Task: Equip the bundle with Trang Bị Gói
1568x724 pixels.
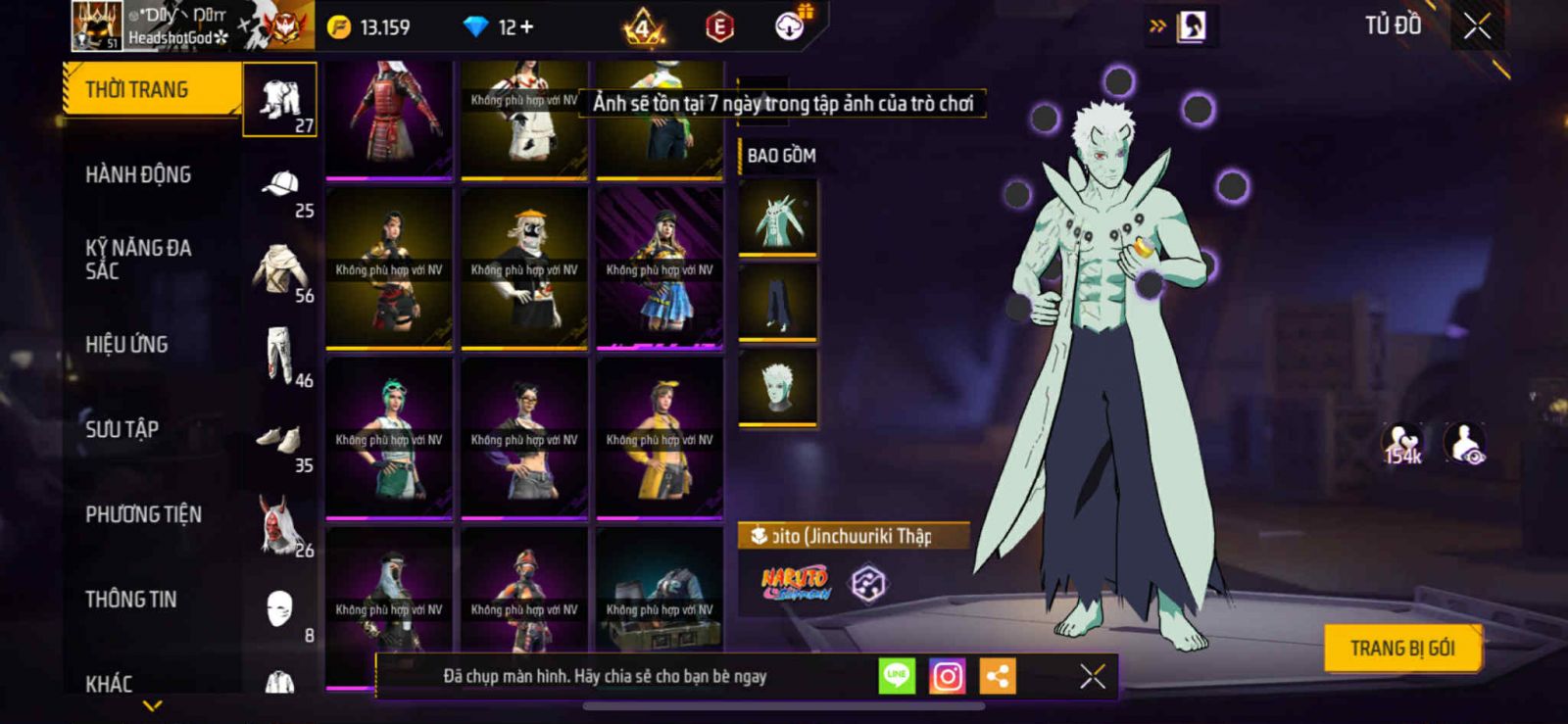Action: (x=1401, y=649)
